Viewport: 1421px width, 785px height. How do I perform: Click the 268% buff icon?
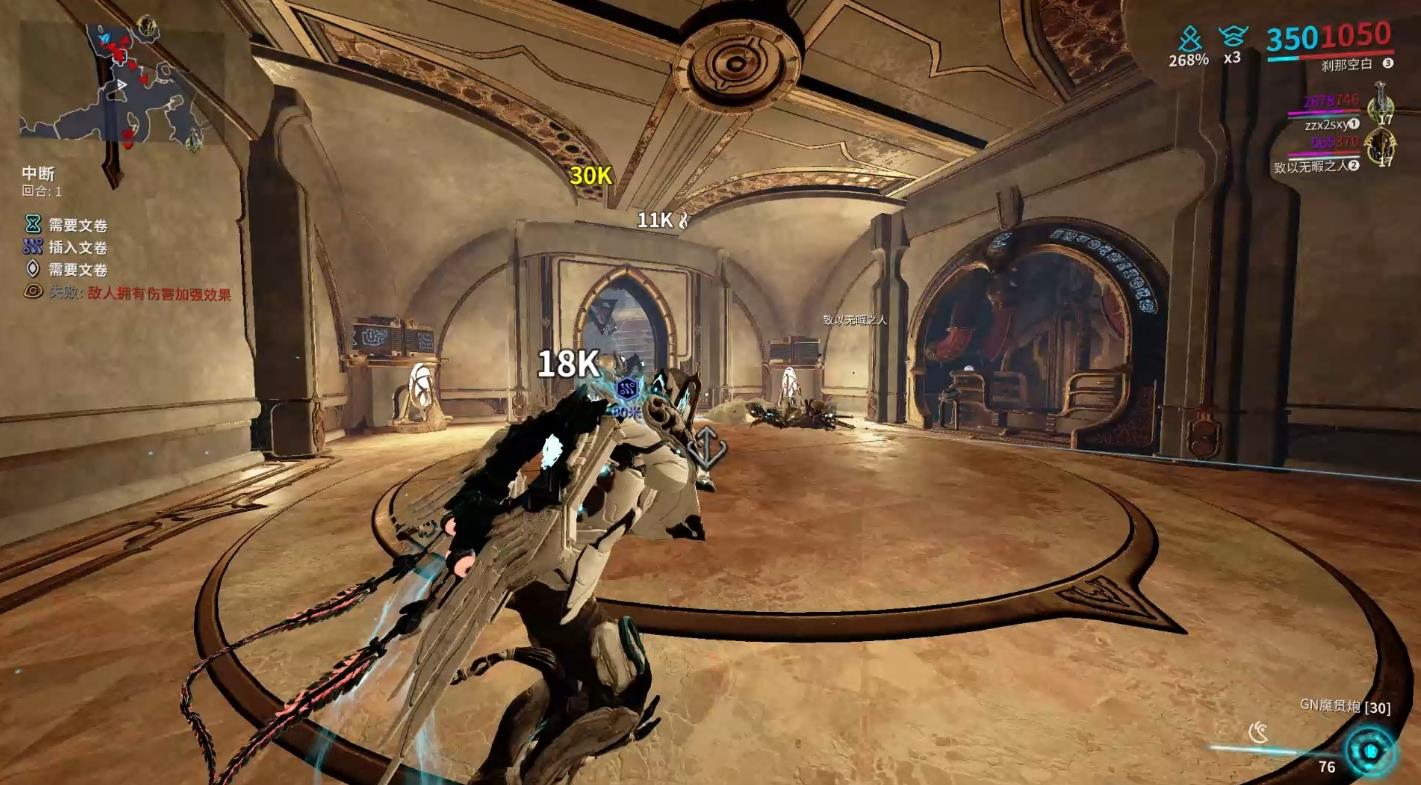[1189, 40]
